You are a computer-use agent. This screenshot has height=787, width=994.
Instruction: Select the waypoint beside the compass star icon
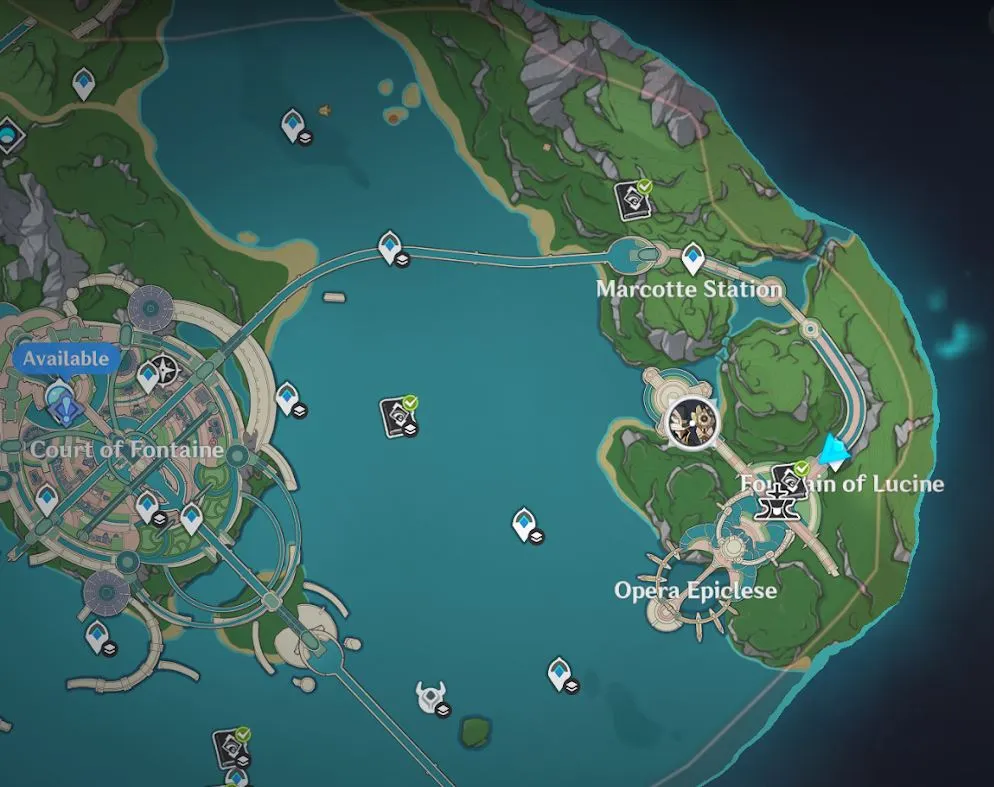click(x=148, y=376)
